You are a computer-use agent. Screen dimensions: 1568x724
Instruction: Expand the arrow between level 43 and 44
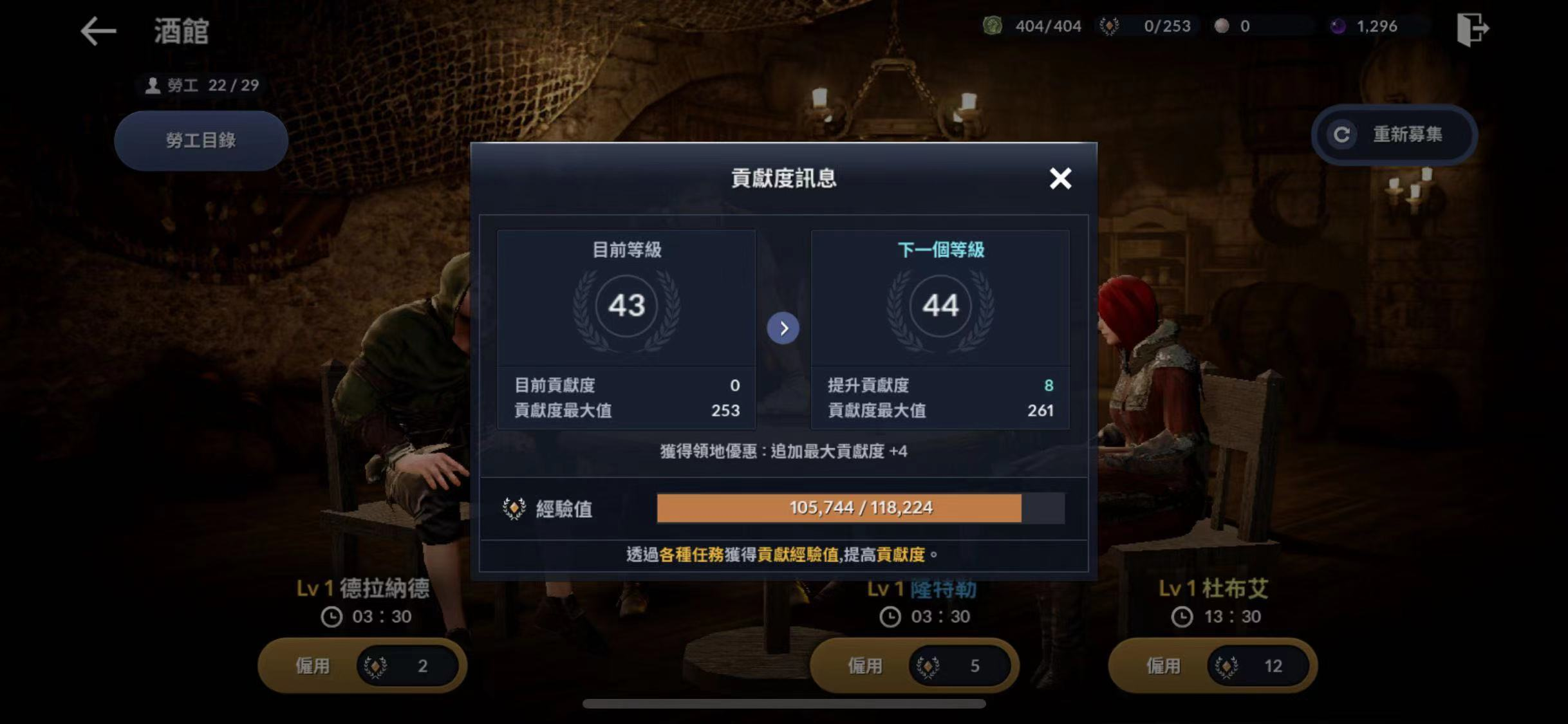783,328
